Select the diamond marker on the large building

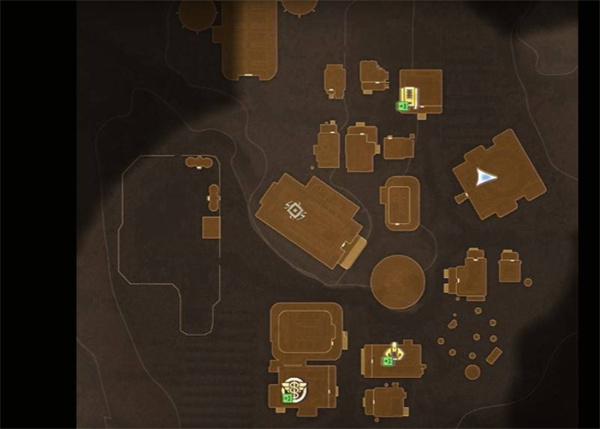pyautogui.click(x=295, y=210)
